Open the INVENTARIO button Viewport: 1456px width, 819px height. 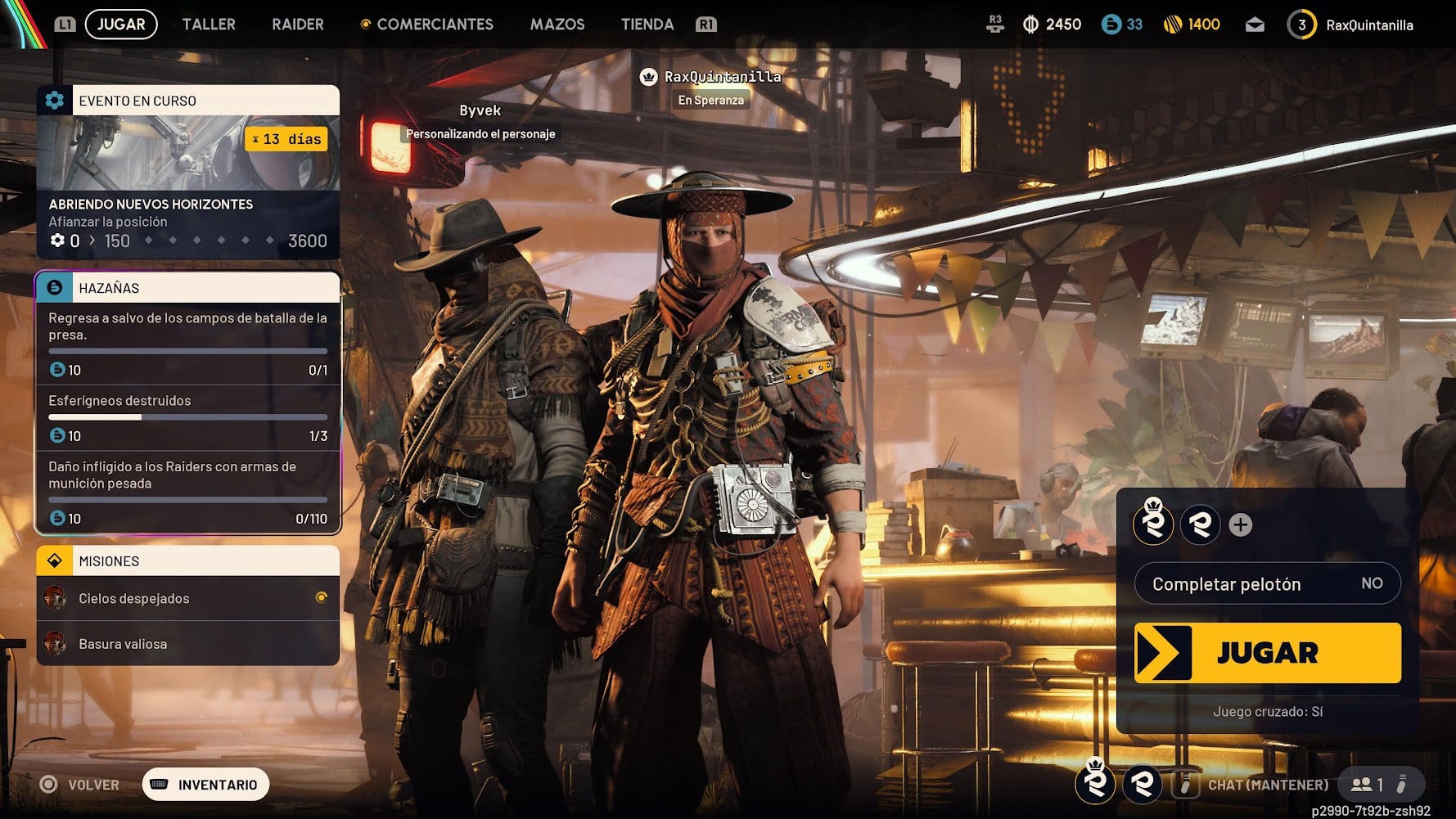click(x=206, y=785)
